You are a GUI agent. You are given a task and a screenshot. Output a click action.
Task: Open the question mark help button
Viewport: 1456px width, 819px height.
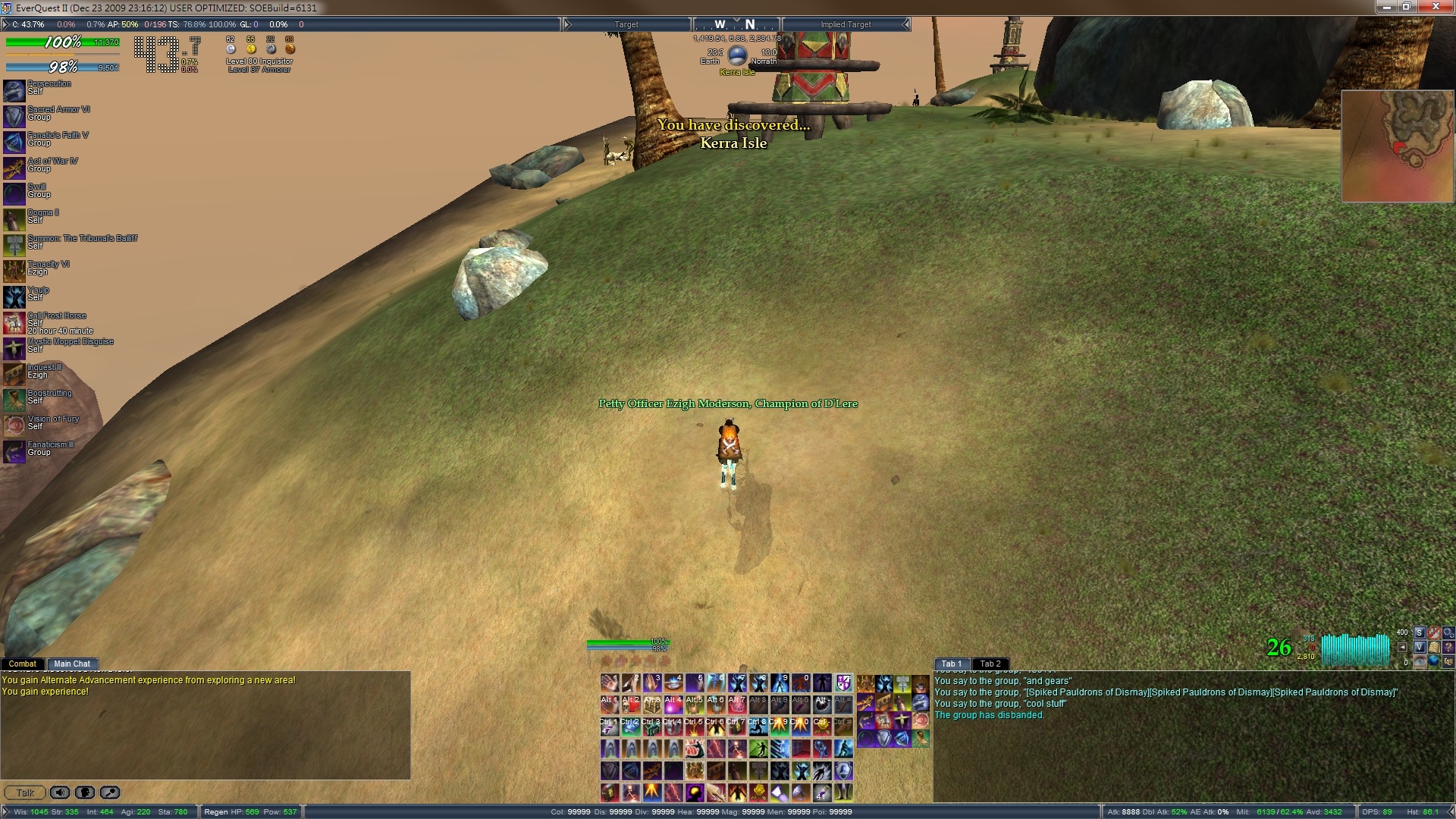(1448, 648)
